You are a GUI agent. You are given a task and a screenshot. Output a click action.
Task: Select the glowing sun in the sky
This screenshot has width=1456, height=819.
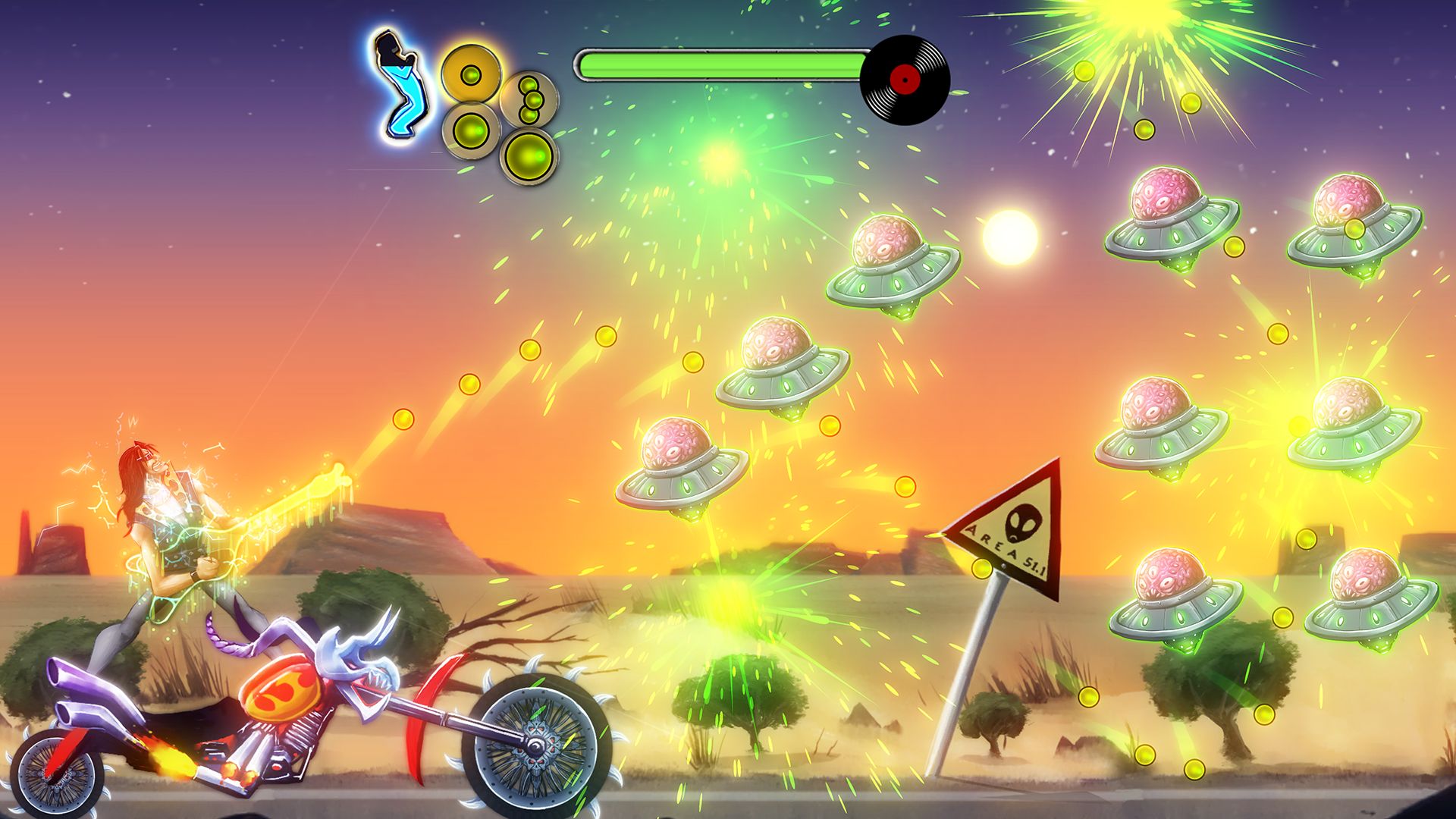(1009, 235)
